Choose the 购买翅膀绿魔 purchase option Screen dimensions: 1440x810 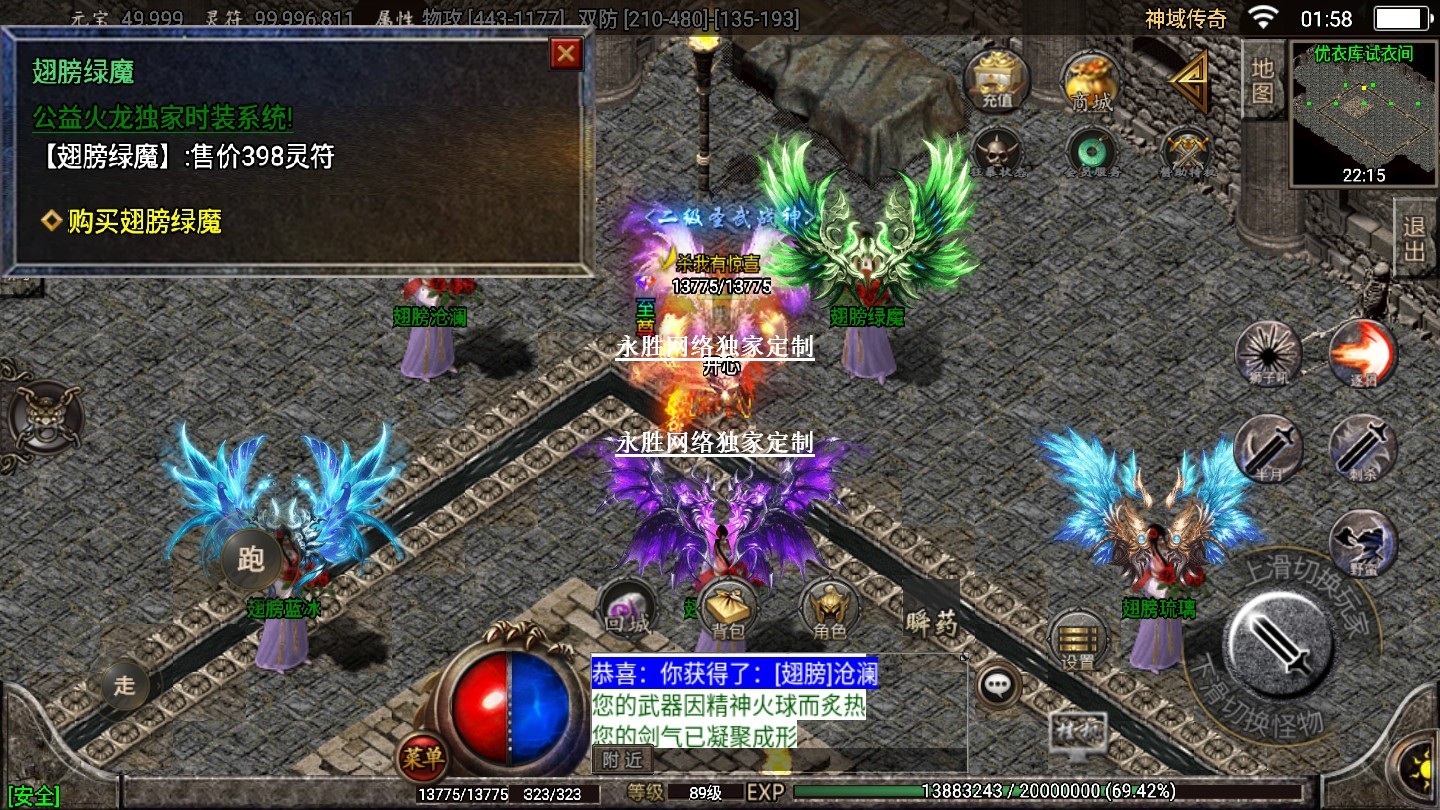point(144,222)
